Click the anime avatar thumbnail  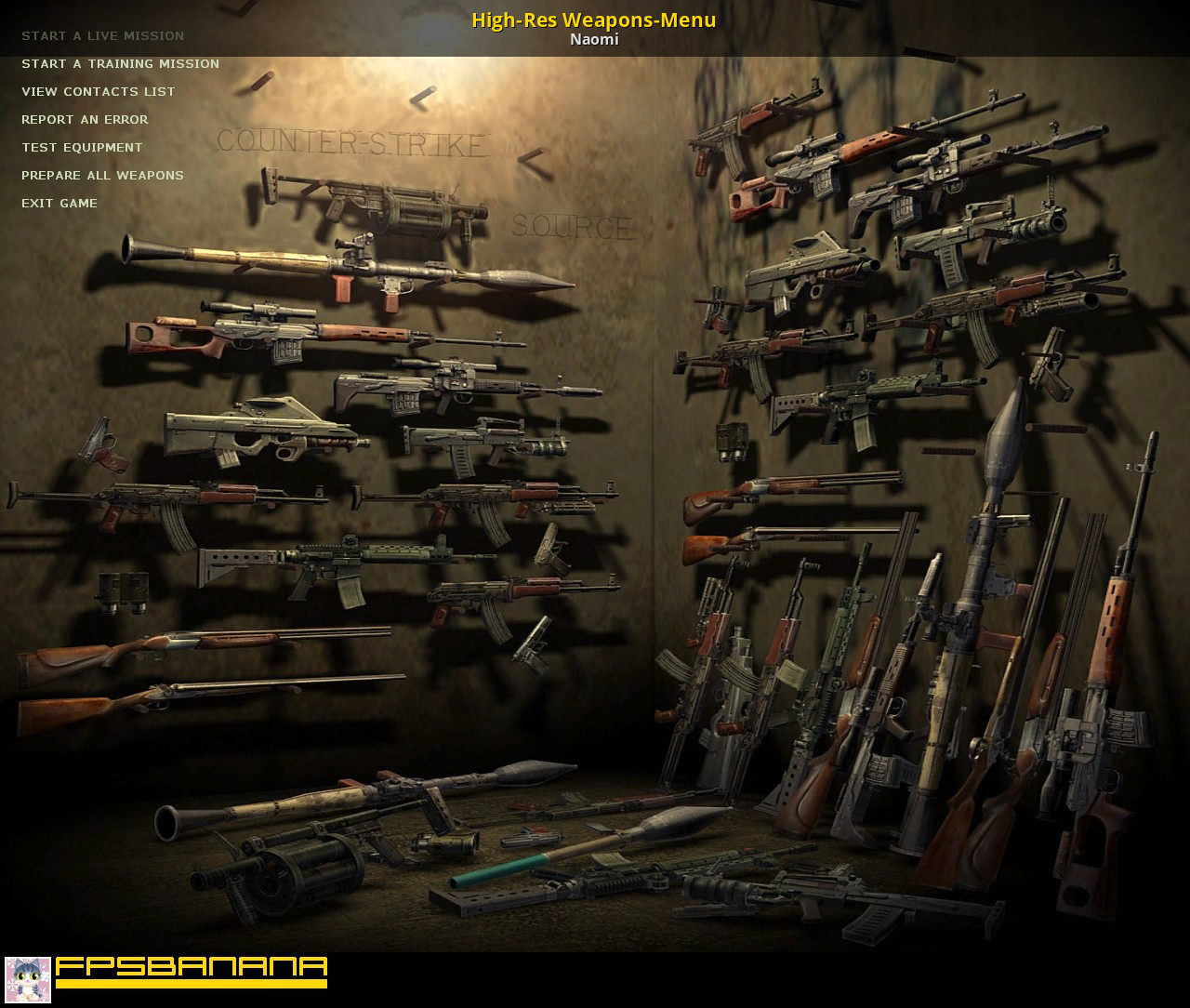[28, 979]
